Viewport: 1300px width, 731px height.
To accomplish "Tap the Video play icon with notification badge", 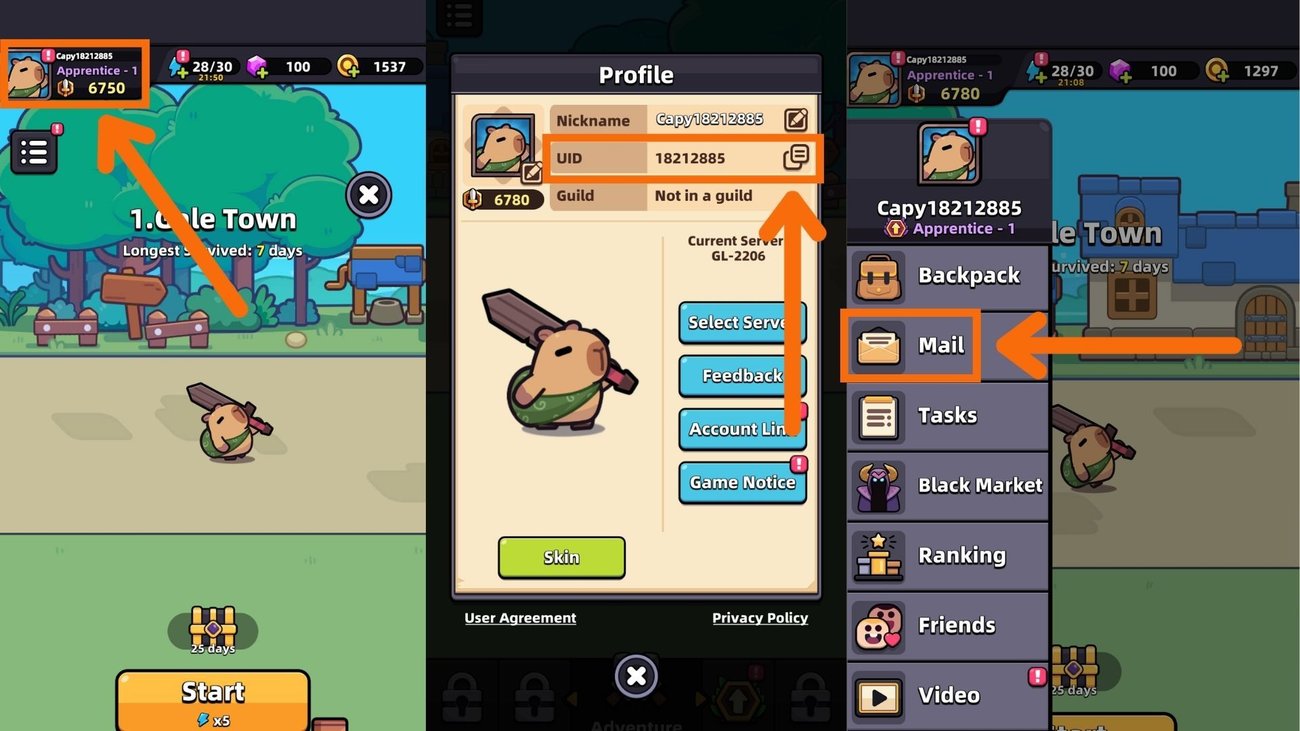I will coord(879,695).
